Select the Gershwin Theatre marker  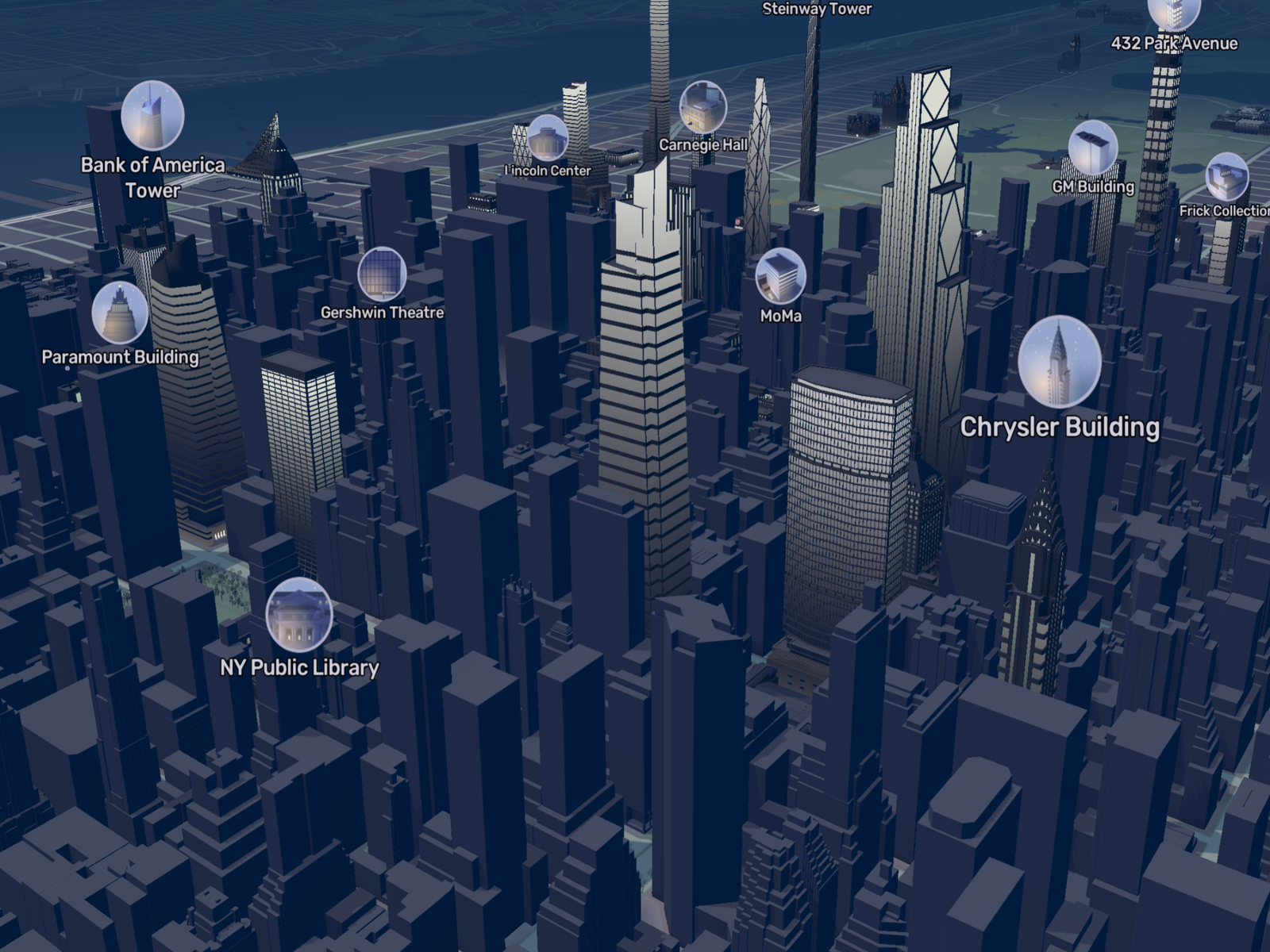382,274
